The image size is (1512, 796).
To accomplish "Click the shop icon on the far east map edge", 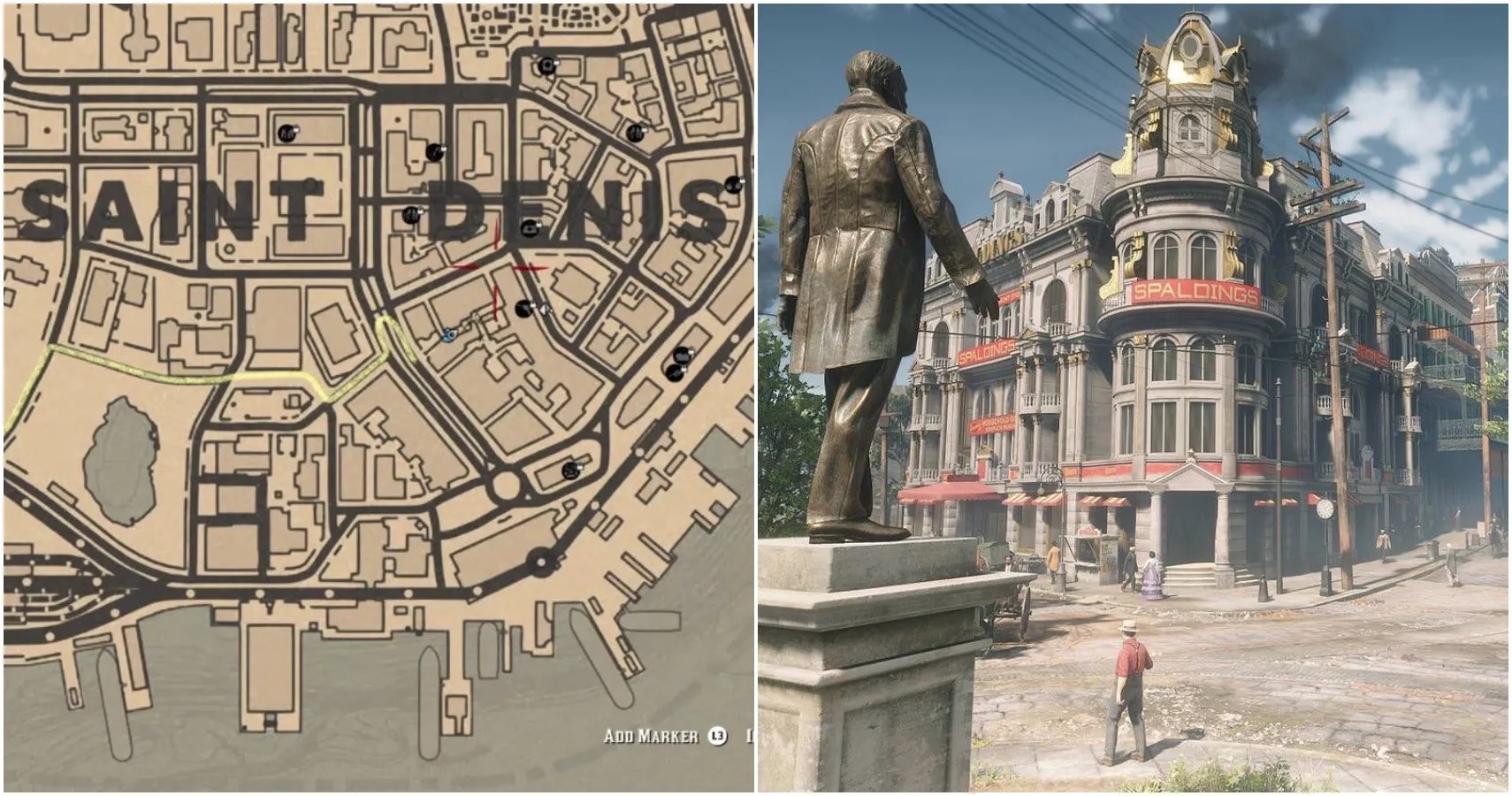I will pos(731,185).
